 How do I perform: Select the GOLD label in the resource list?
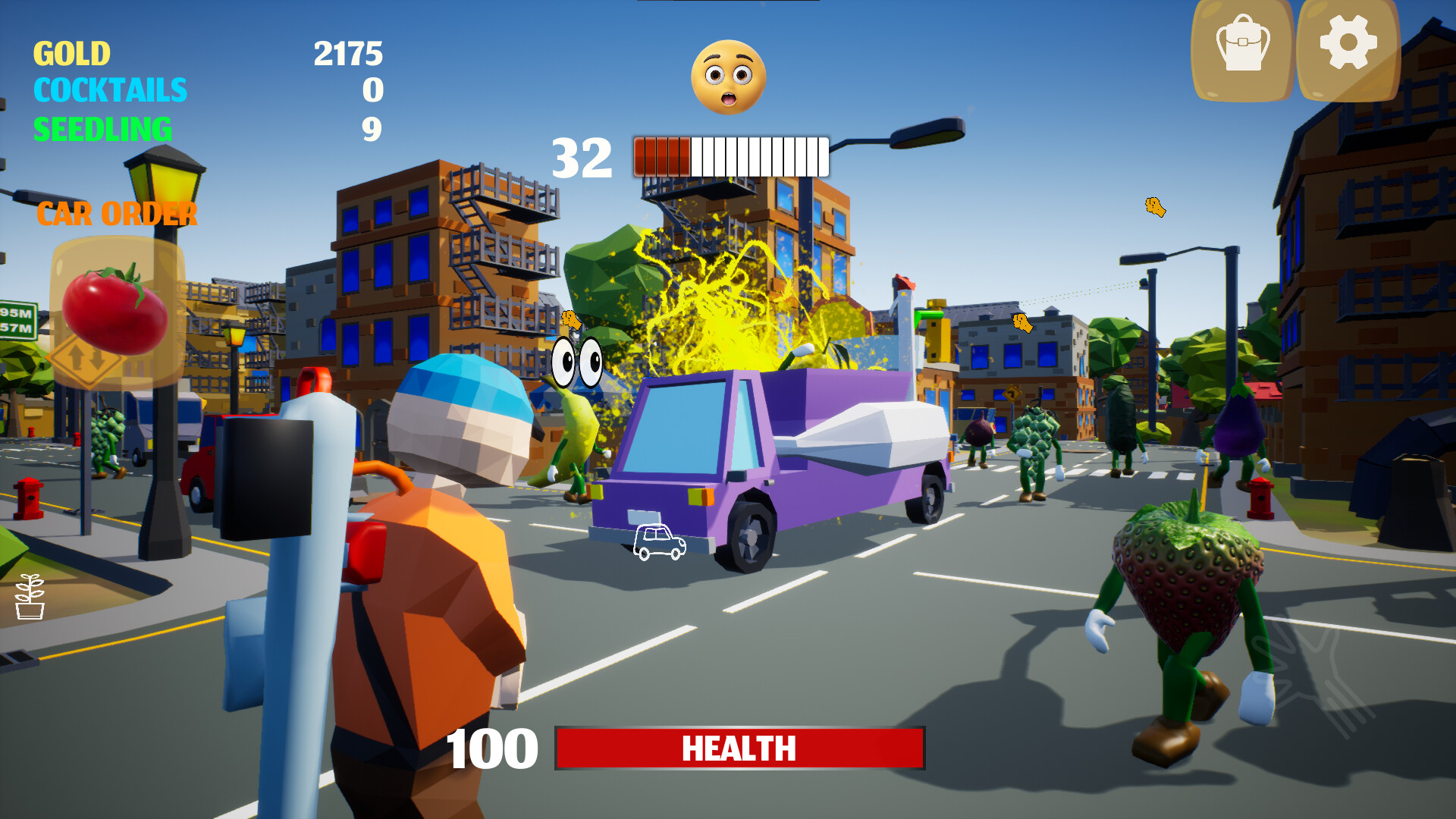pyautogui.click(x=72, y=55)
